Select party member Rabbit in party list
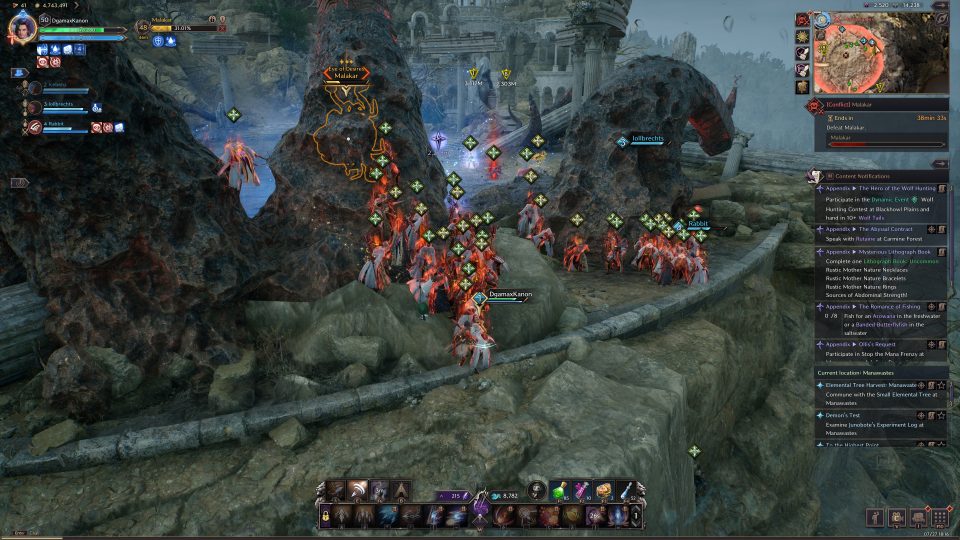 click(x=52, y=124)
